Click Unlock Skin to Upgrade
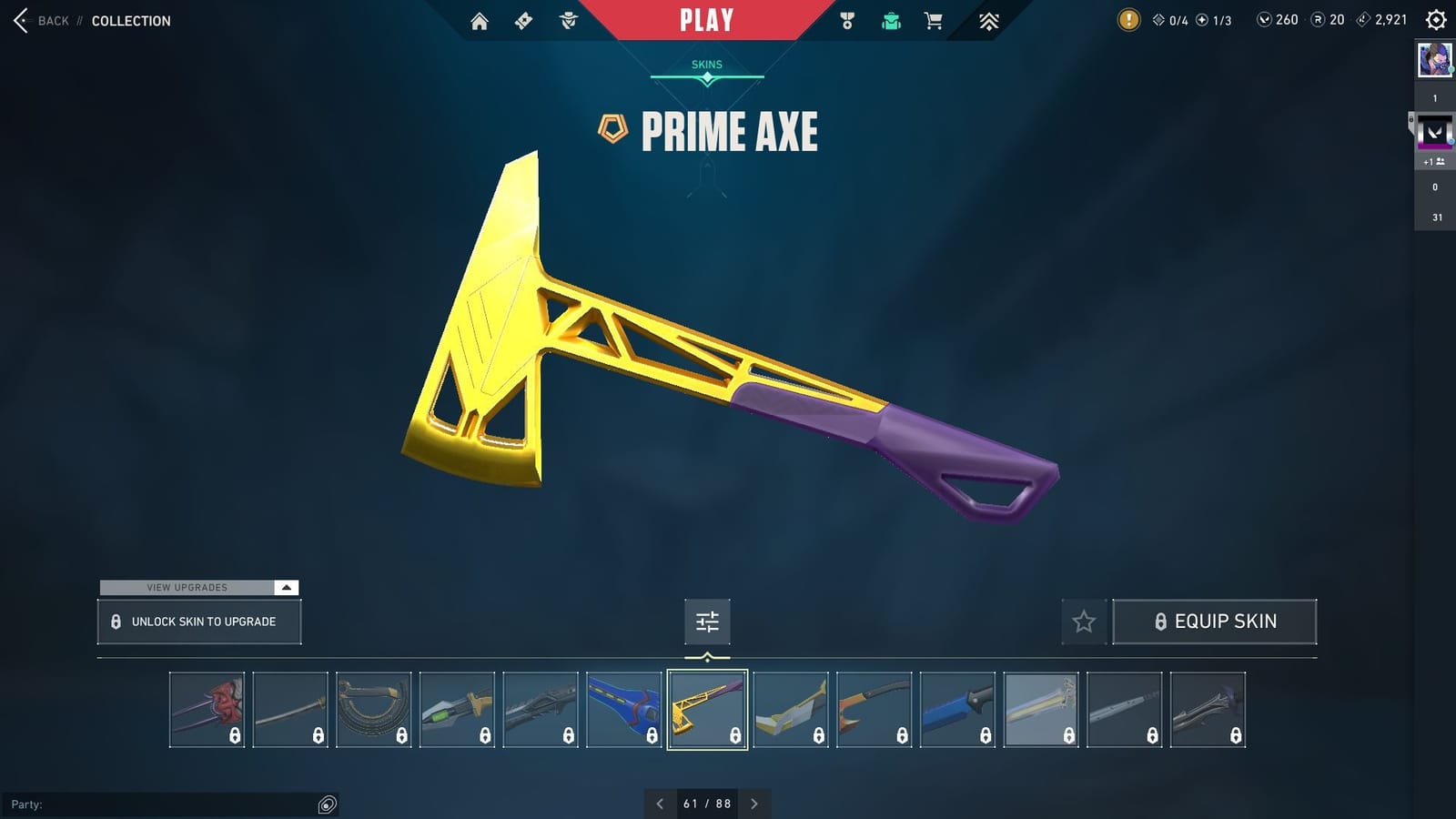The height and width of the screenshot is (819, 1456). pyautogui.click(x=198, y=621)
